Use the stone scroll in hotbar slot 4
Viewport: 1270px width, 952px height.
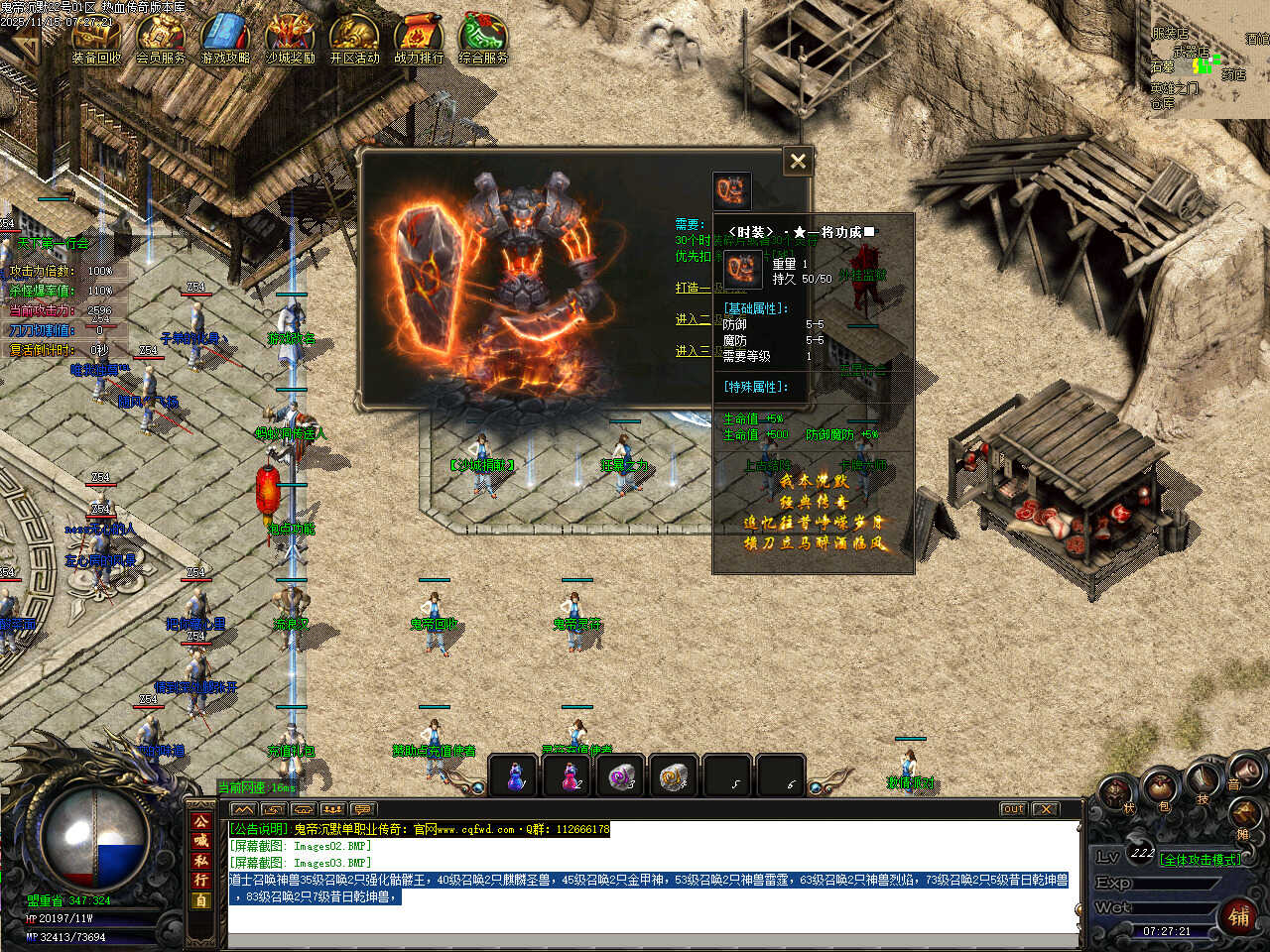(x=676, y=776)
